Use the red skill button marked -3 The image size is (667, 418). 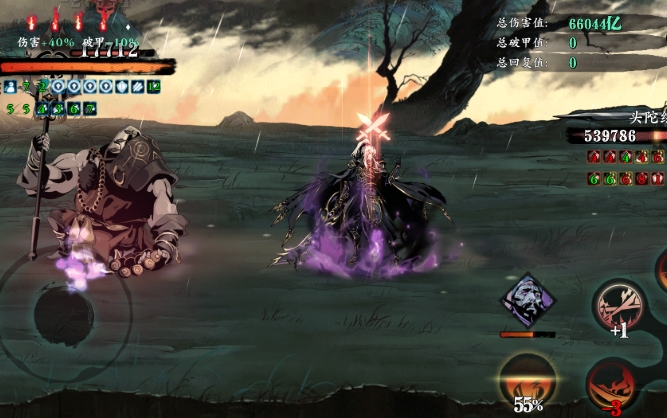click(612, 385)
